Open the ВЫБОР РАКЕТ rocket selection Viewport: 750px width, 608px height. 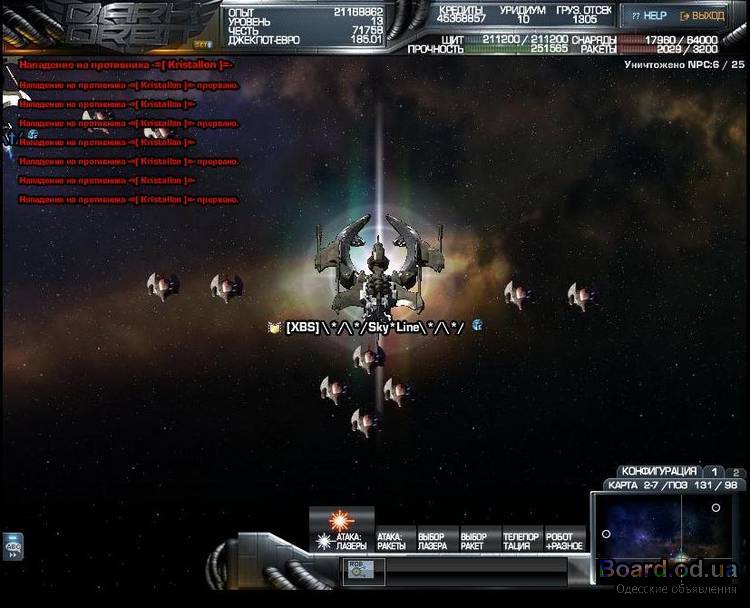(x=473, y=540)
